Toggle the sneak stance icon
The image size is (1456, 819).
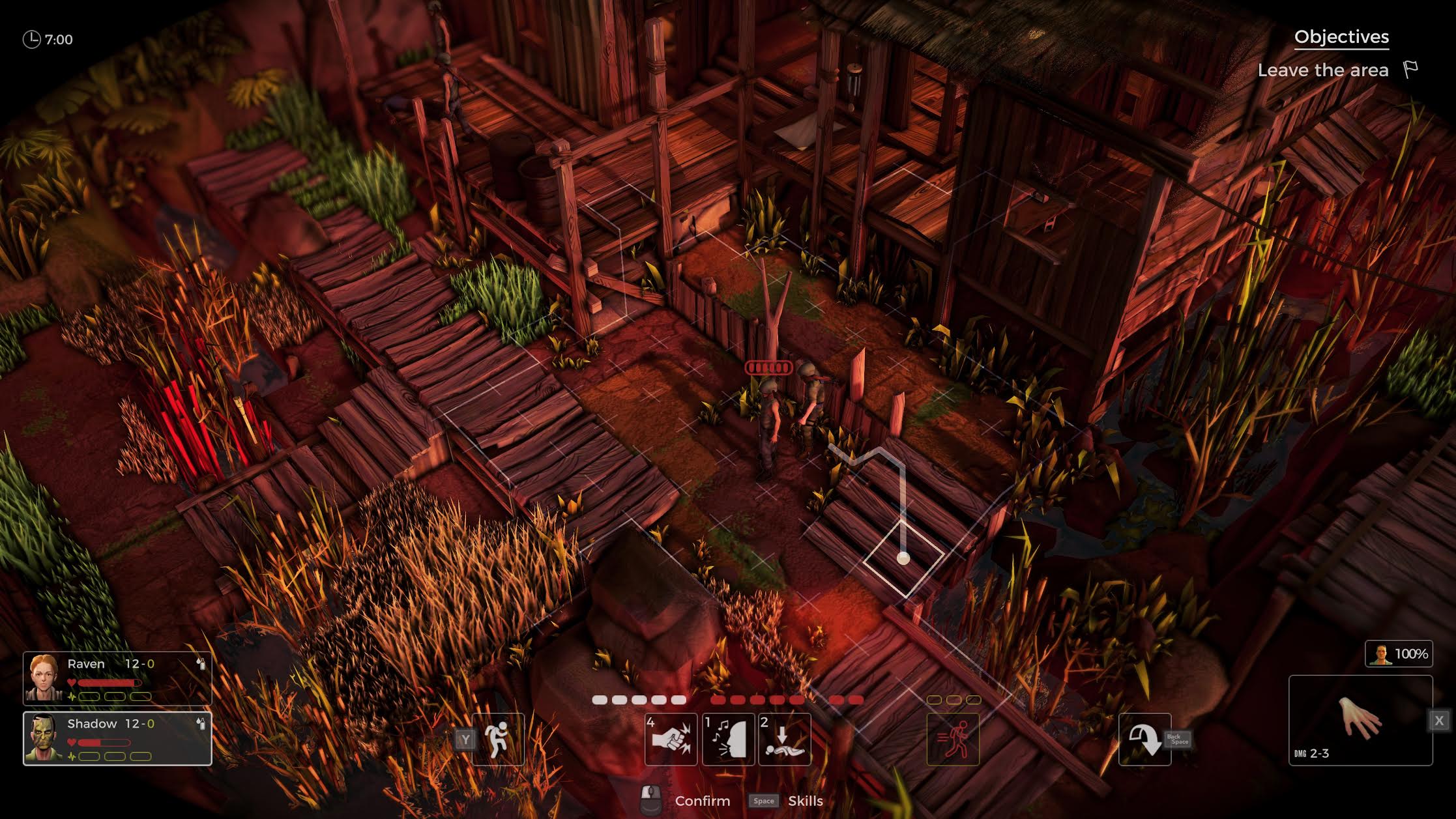(x=497, y=739)
